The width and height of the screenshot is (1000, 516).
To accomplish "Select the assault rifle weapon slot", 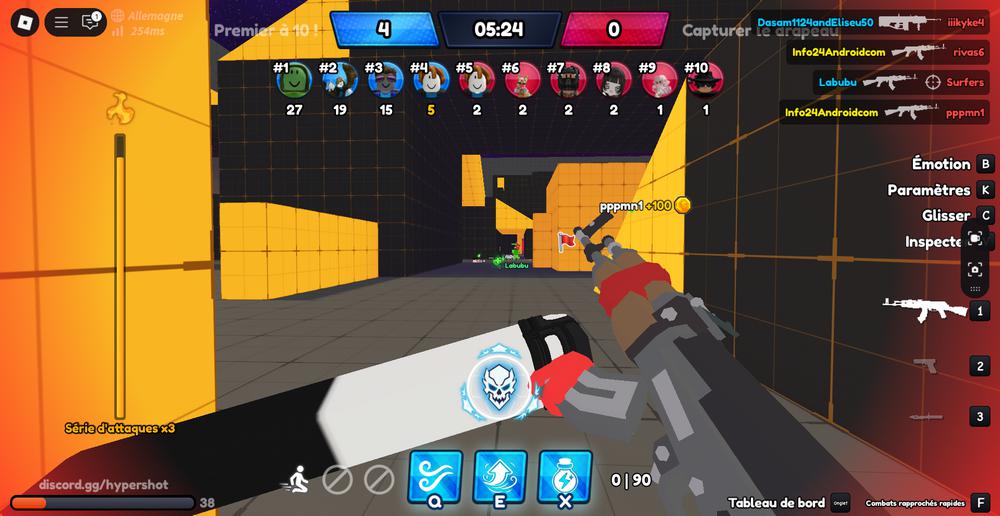I will (x=923, y=311).
